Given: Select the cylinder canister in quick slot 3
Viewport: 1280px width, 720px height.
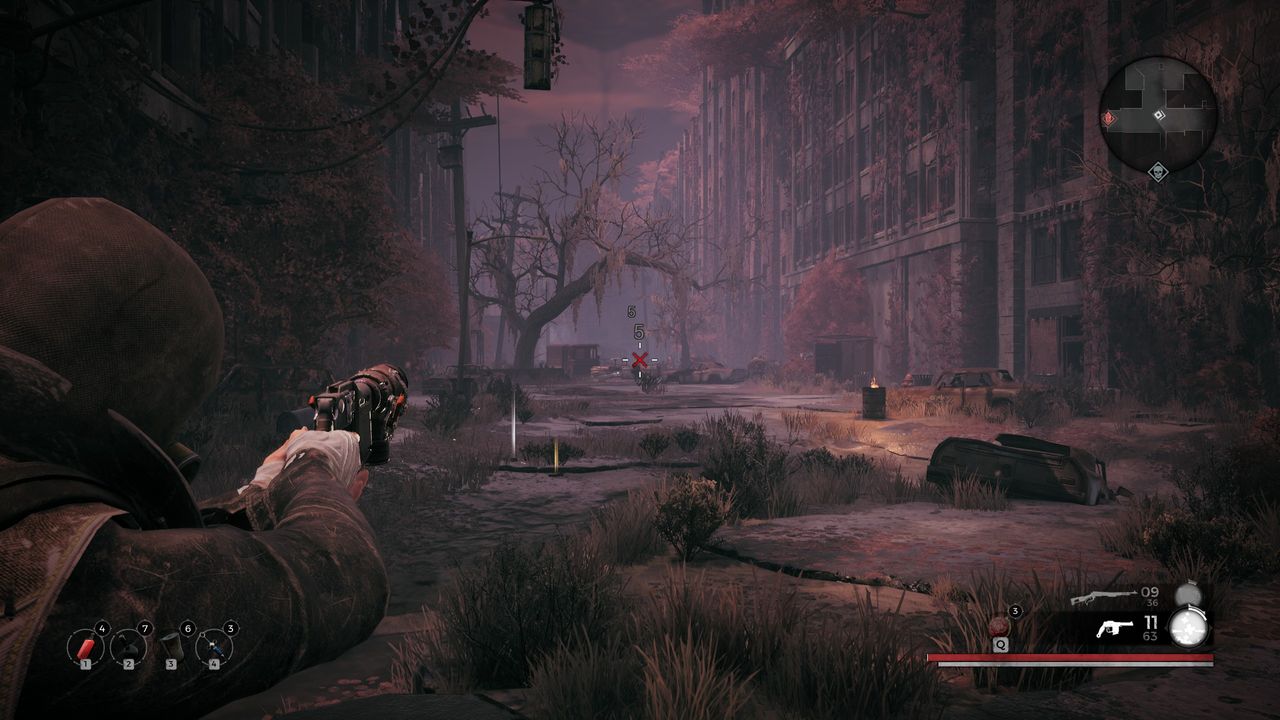Looking at the screenshot, I should tap(171, 647).
